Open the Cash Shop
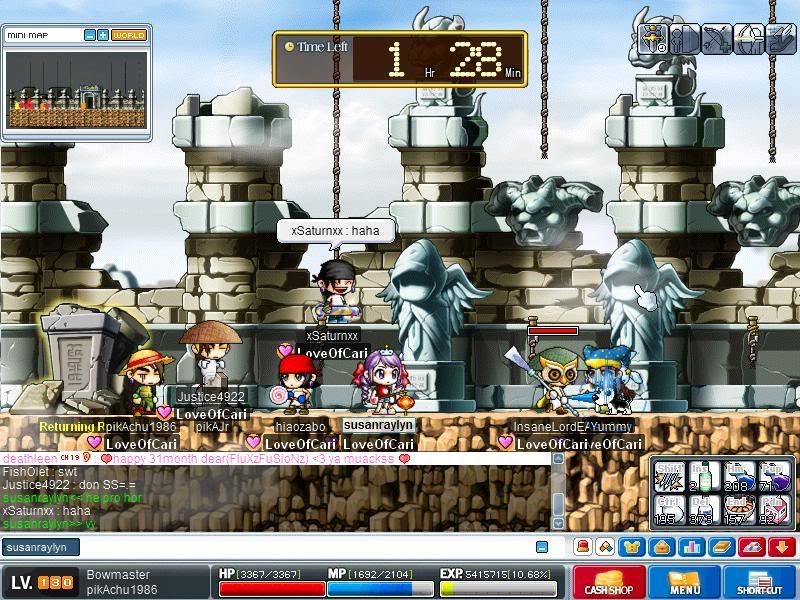 [x=609, y=583]
